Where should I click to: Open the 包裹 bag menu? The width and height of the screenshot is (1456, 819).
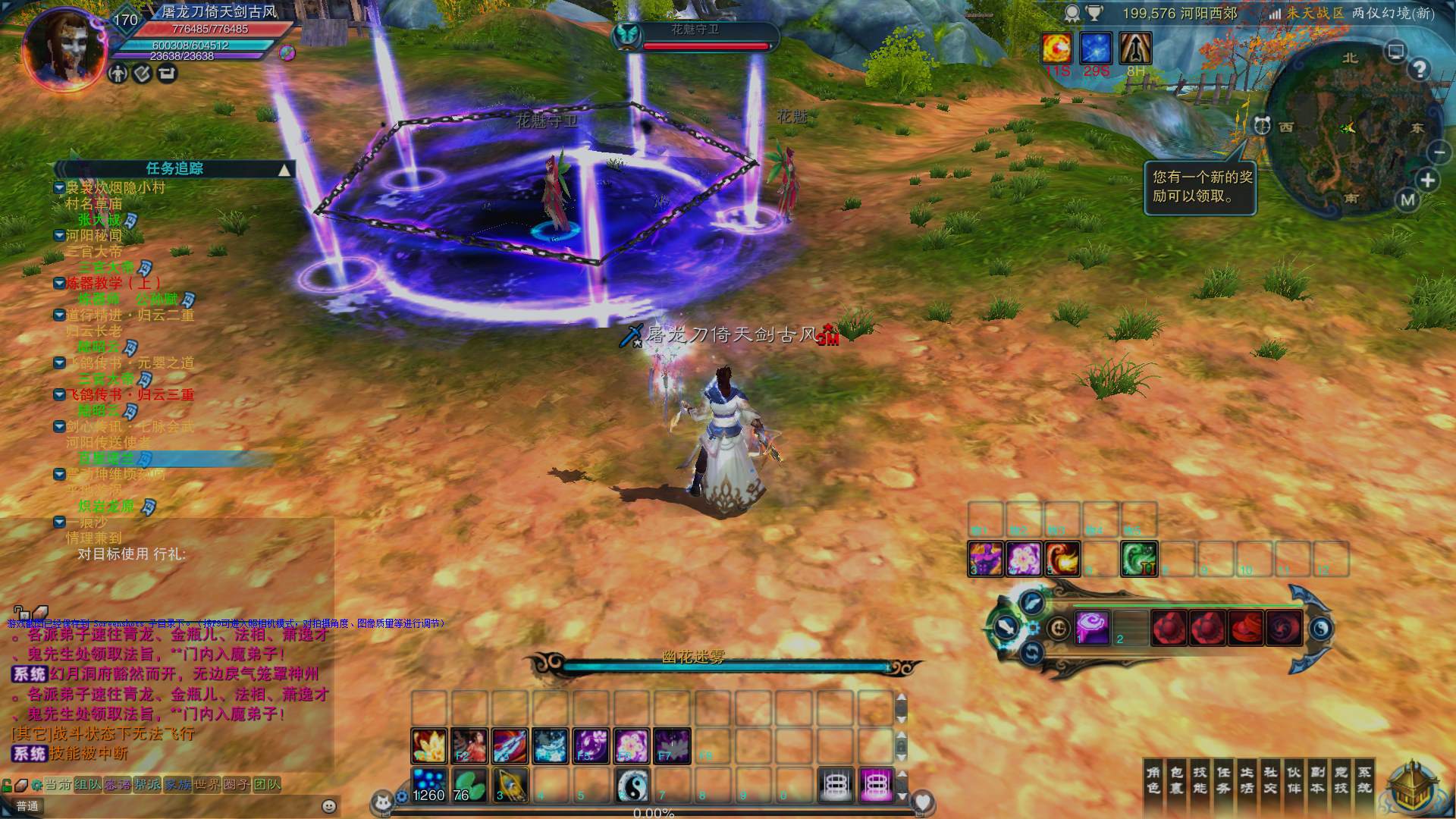[x=1177, y=780]
